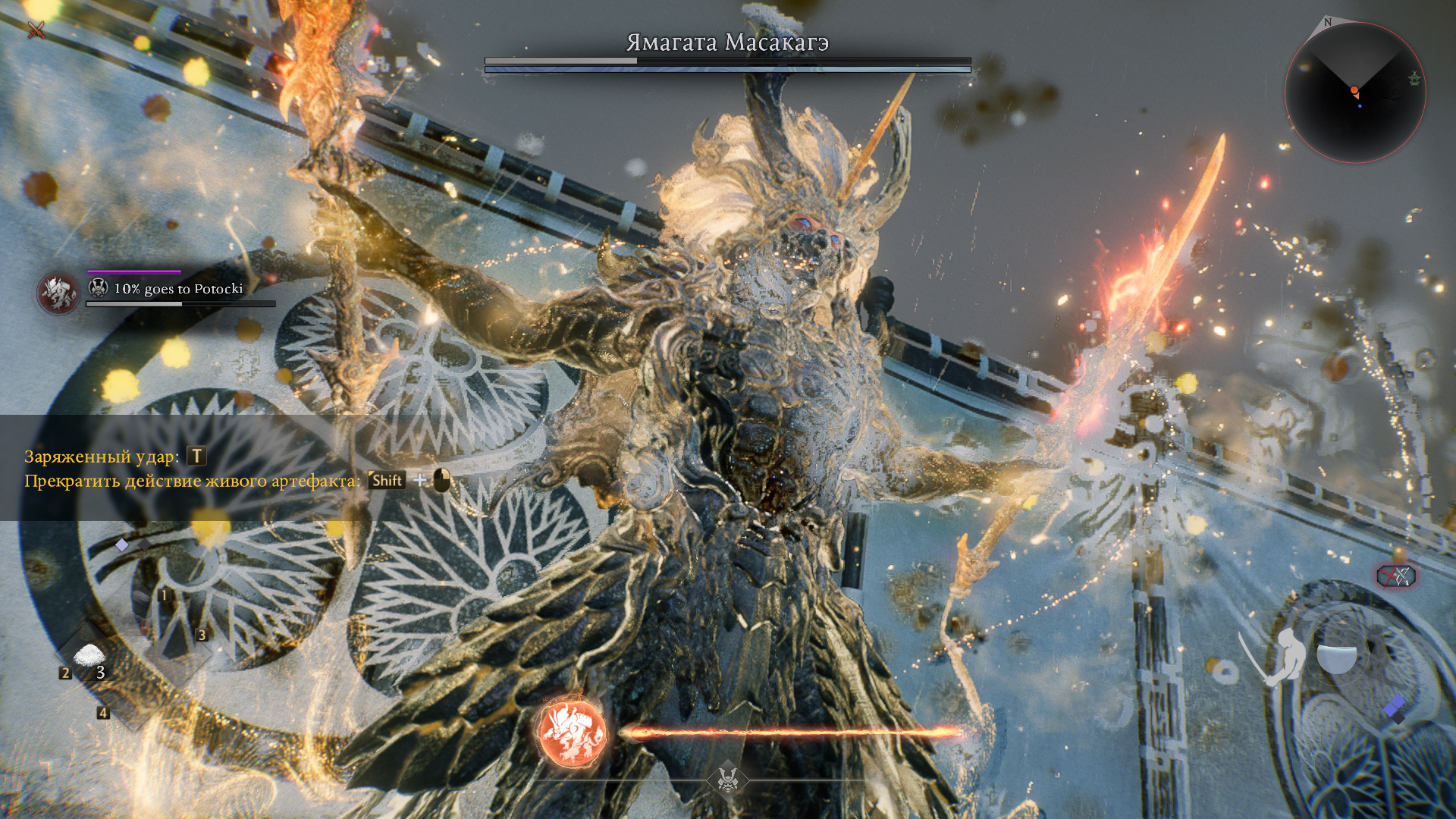This screenshot has height=819, width=1456.
Task: Select the crossed-out ranged weapon icon
Action: (1396, 576)
